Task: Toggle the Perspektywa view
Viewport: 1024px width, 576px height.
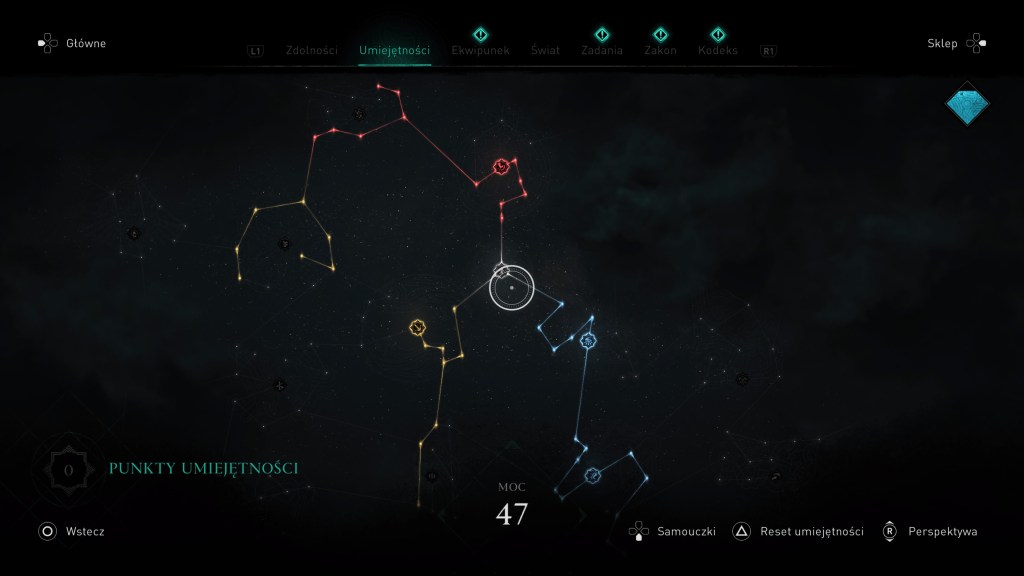Action: tap(930, 532)
